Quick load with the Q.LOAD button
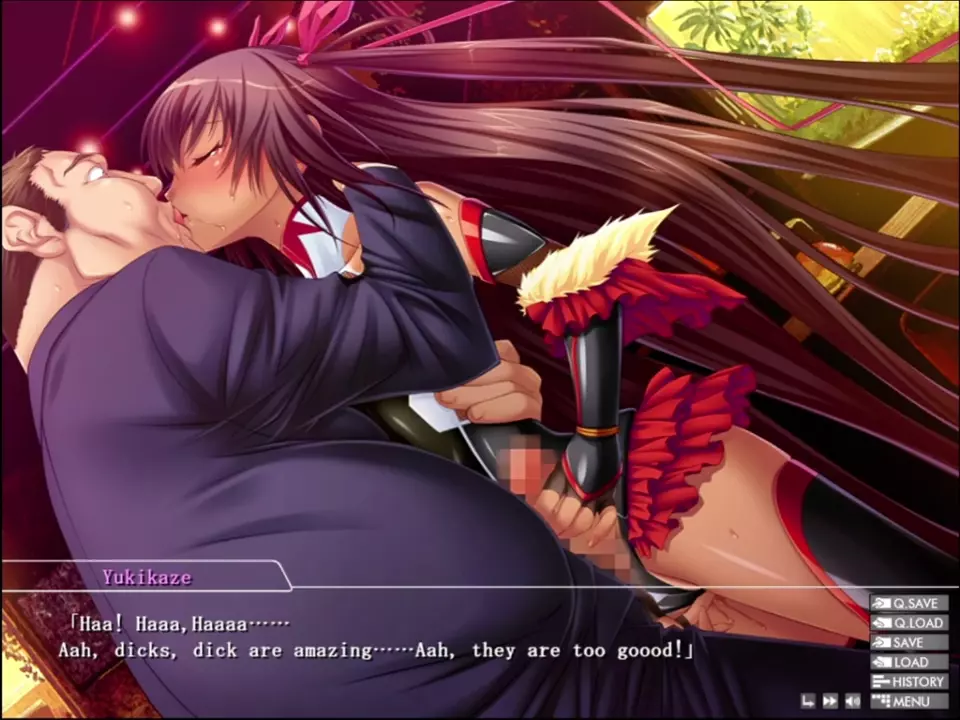960x720 pixels. click(x=909, y=623)
